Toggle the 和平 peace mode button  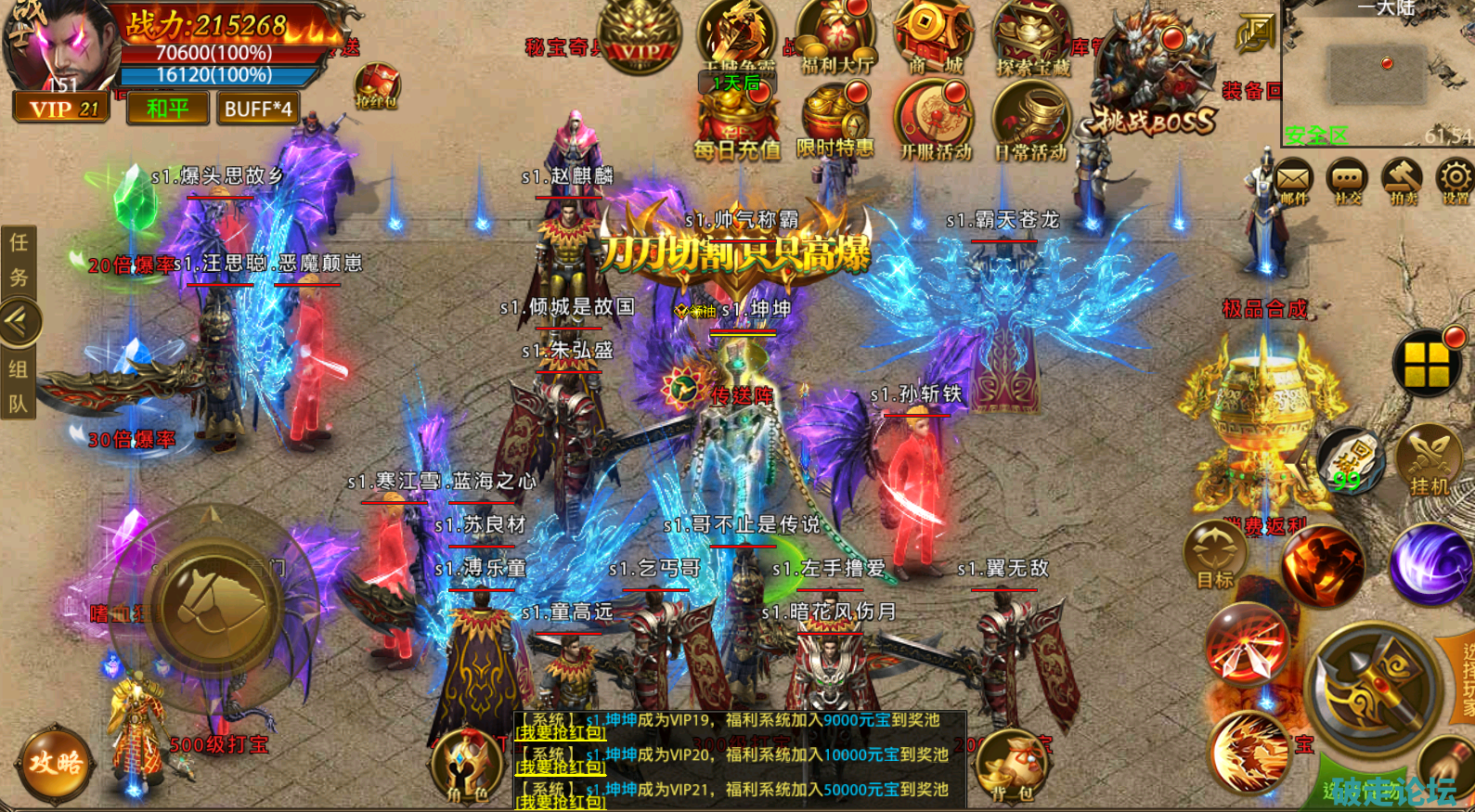pyautogui.click(x=167, y=109)
